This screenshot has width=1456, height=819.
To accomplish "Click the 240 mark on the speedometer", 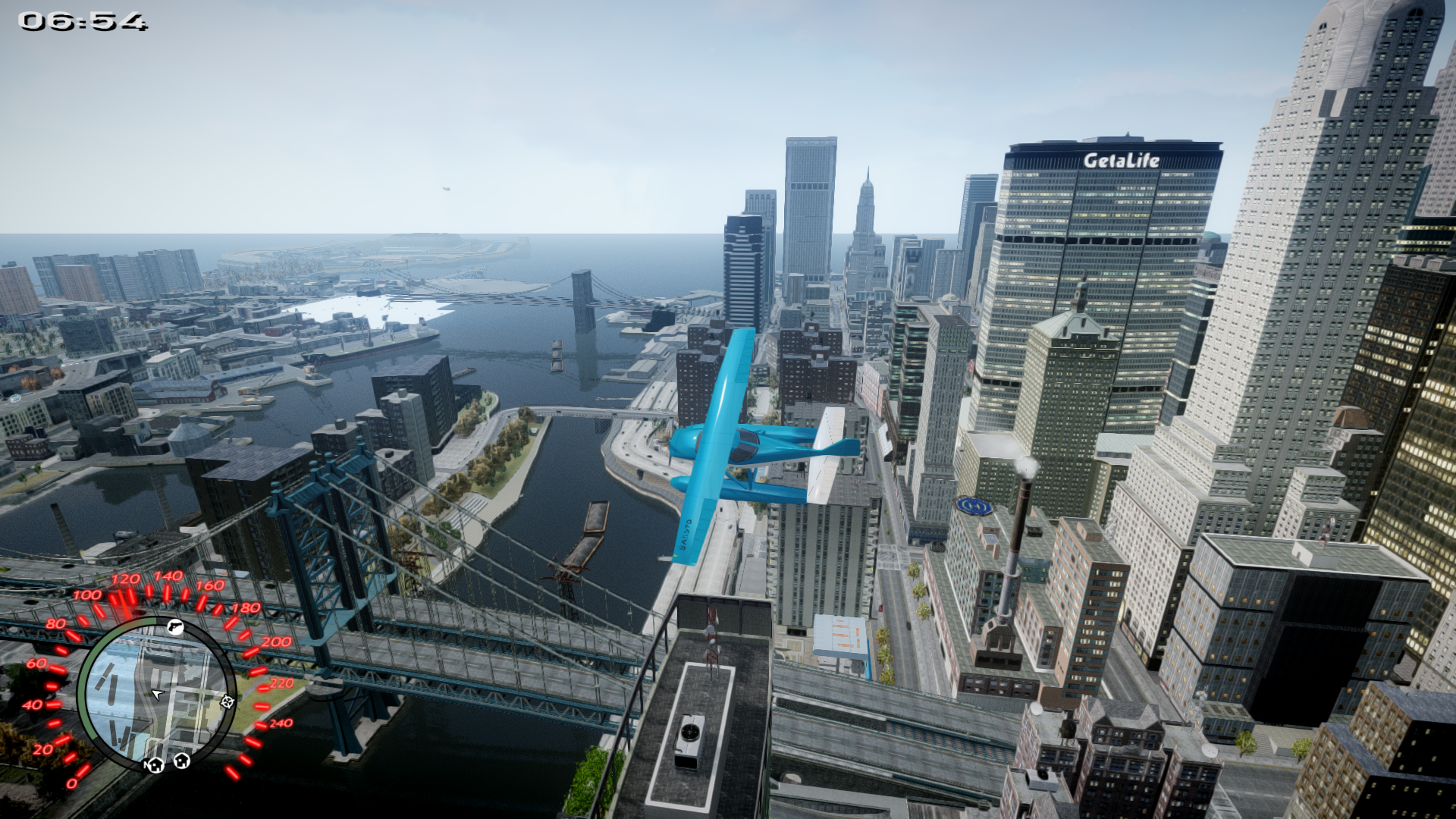I will click(x=281, y=722).
